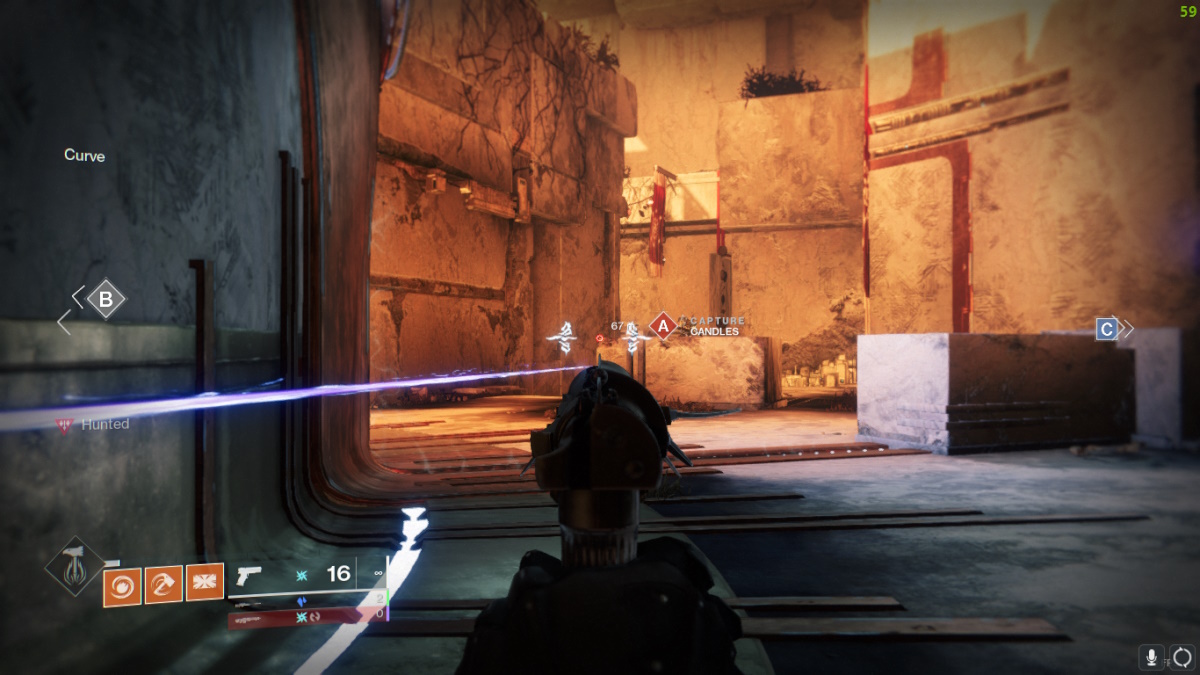Screen dimensions: 1200x675
Task: Activate the orange starburst class ability icon
Action: click(204, 581)
